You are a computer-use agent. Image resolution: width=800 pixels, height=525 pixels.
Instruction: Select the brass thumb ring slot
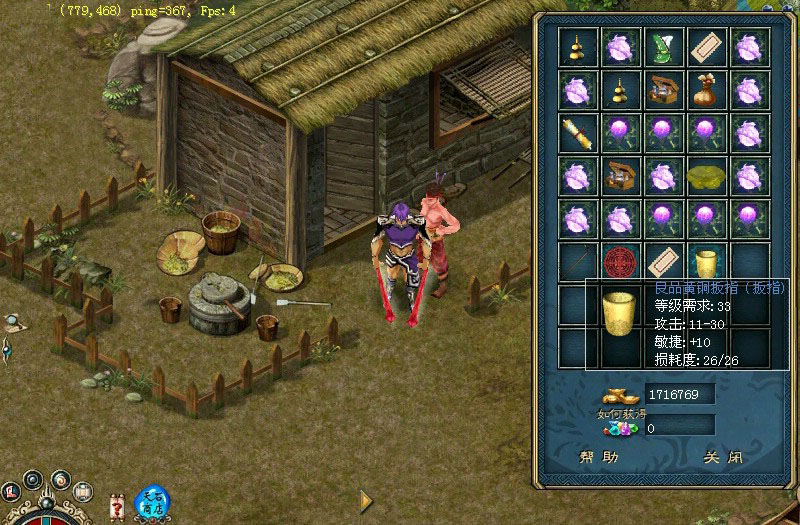(707, 263)
